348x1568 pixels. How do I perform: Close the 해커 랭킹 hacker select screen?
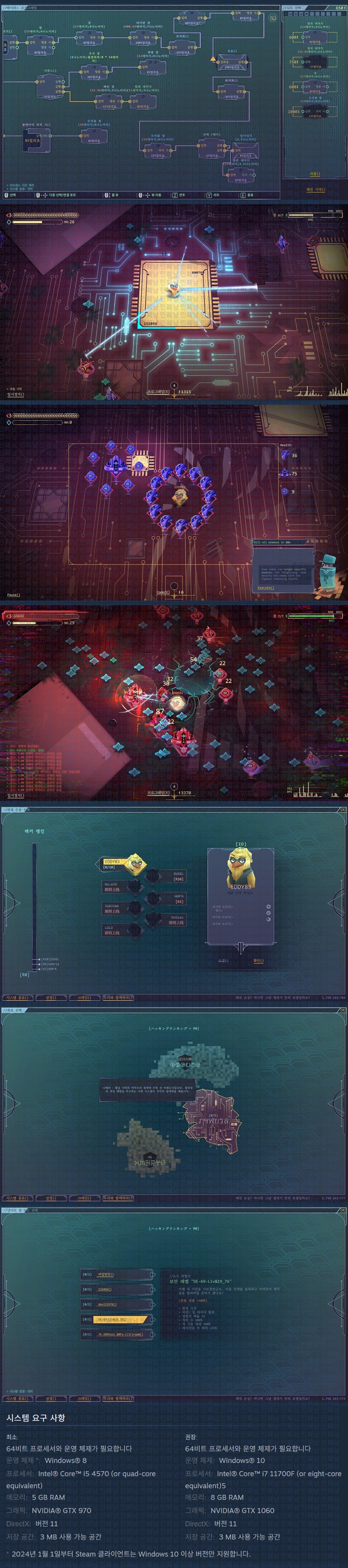(x=342, y=809)
